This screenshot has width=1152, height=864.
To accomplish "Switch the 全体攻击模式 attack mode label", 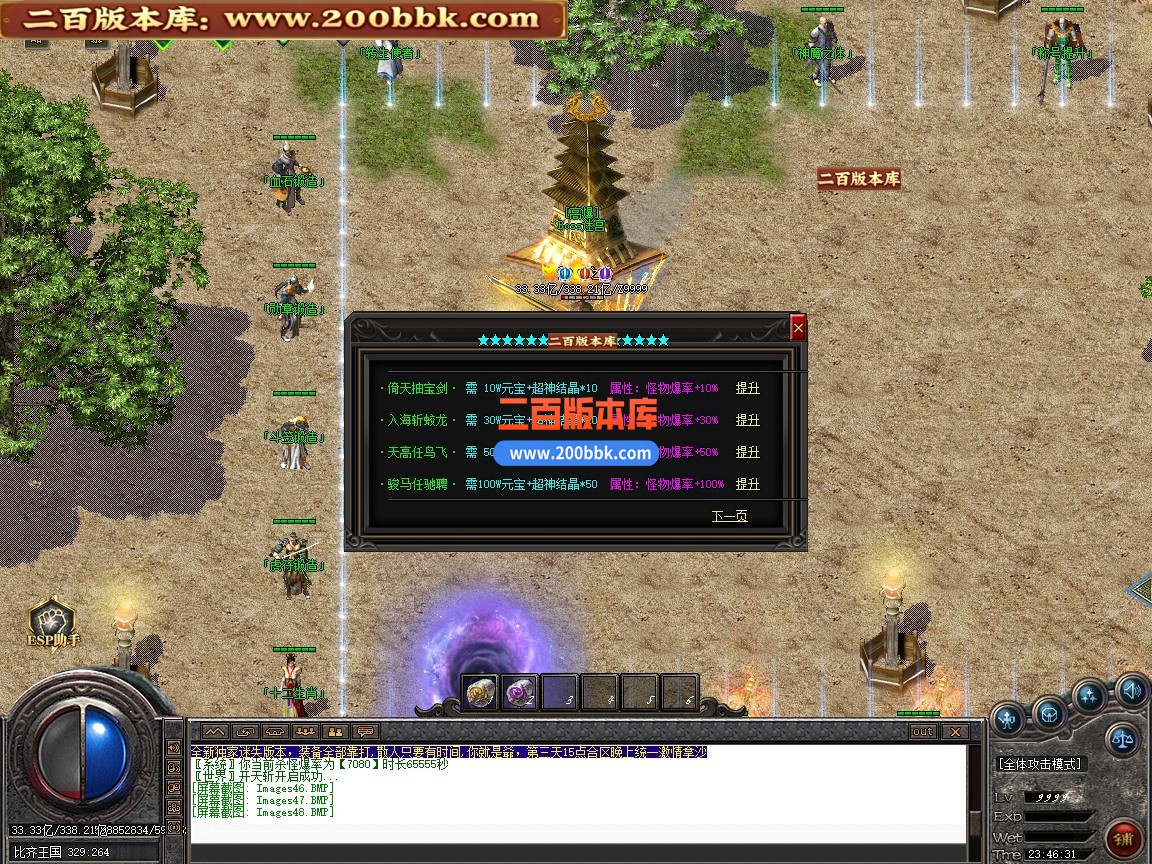I will point(1040,764).
